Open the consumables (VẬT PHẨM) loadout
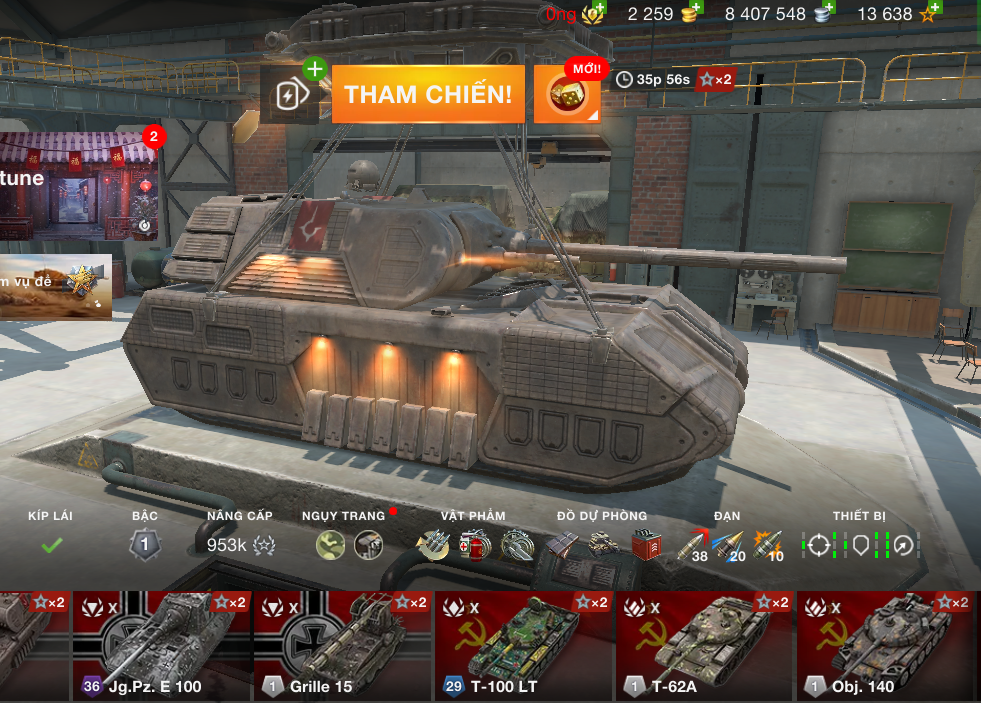The height and width of the screenshot is (703, 981). (472, 544)
